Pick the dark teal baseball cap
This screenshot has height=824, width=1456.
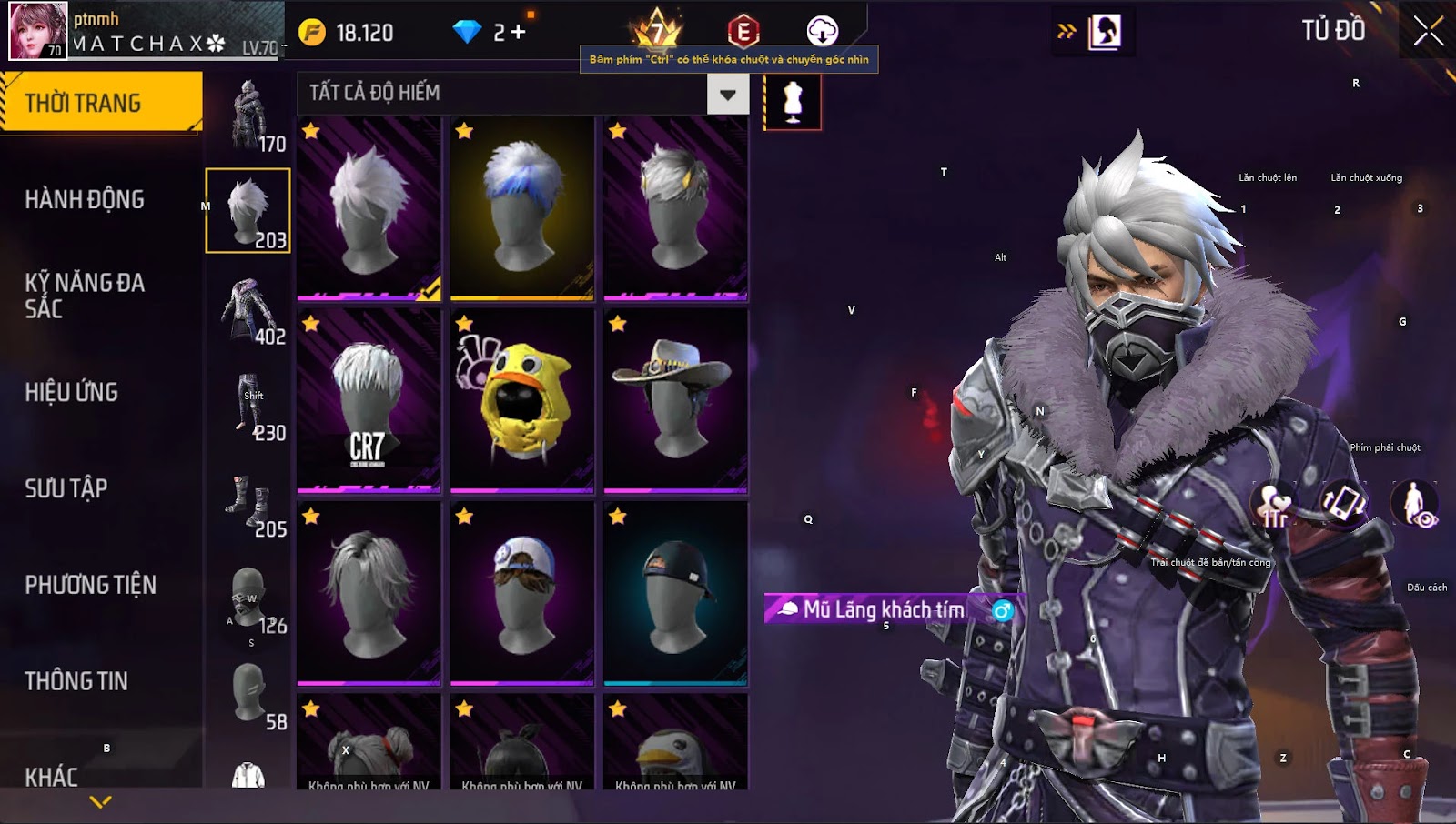tap(675, 593)
